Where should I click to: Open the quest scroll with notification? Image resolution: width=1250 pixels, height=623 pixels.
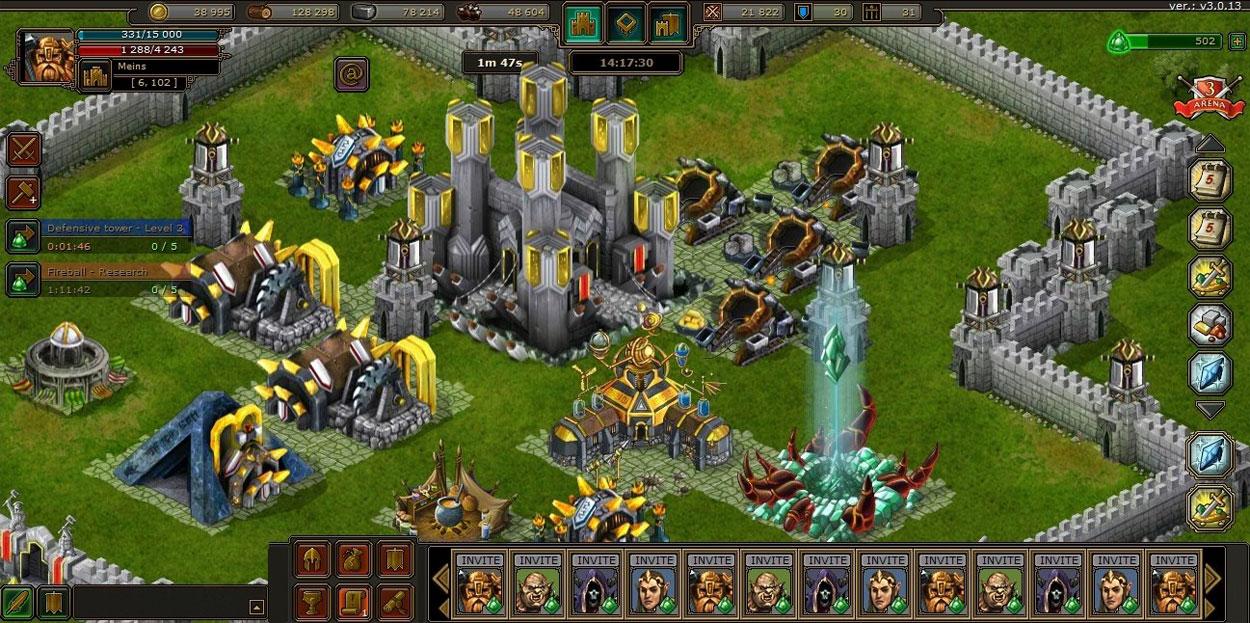354,601
